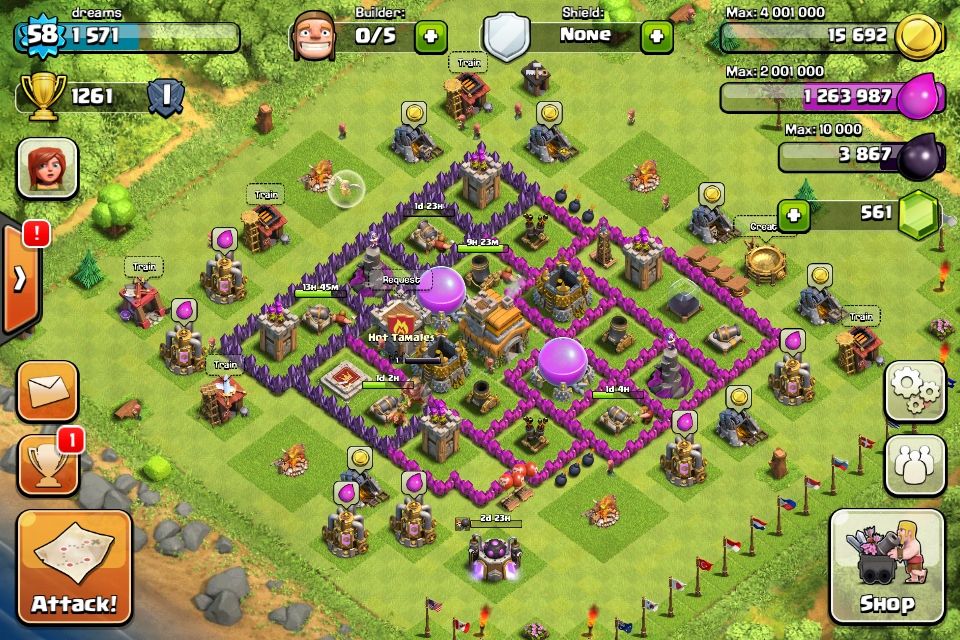This screenshot has height=640, width=960.
Task: Open the mail envelope inbox
Action: coord(47,390)
